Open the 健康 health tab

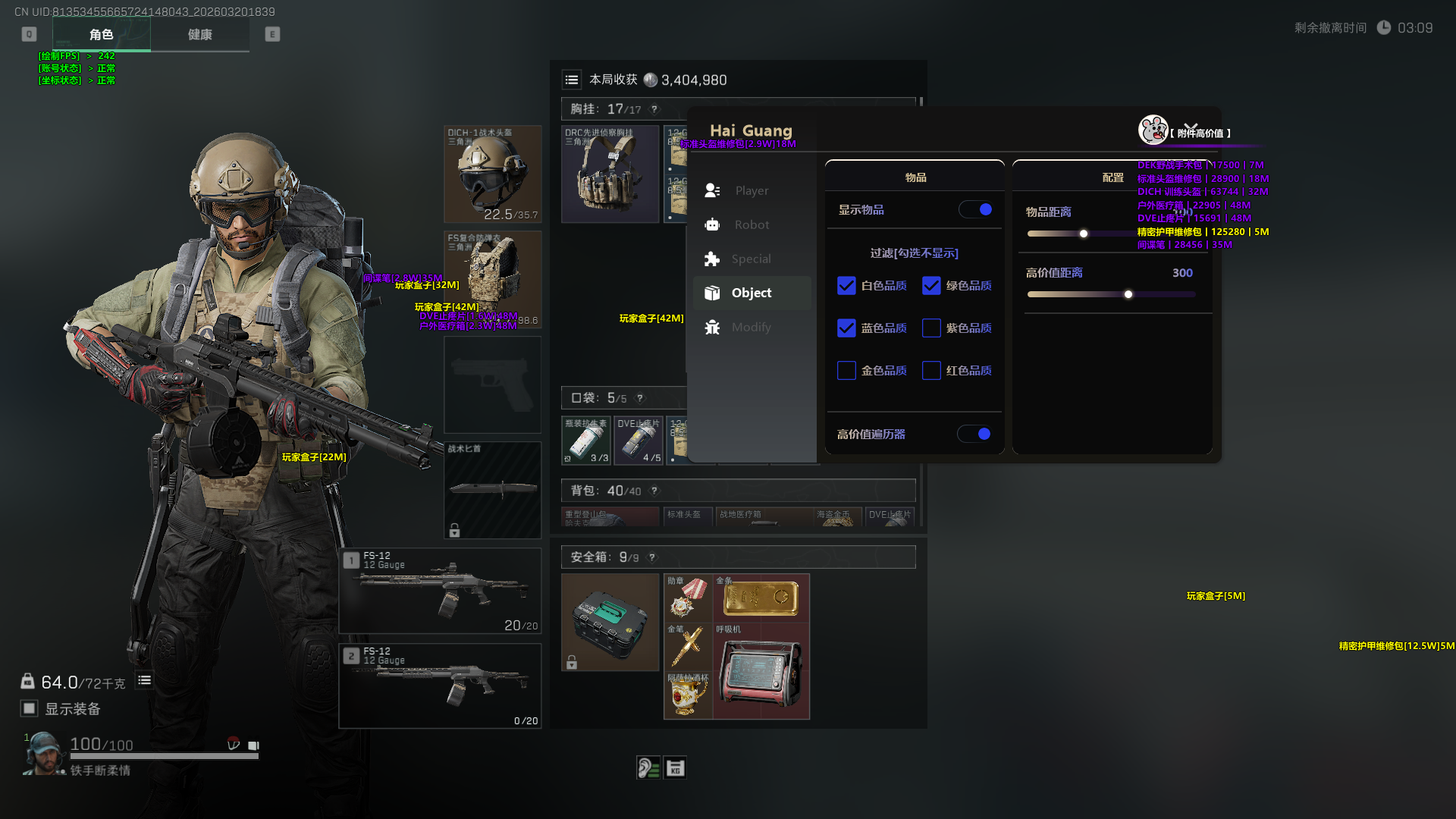pos(199,35)
